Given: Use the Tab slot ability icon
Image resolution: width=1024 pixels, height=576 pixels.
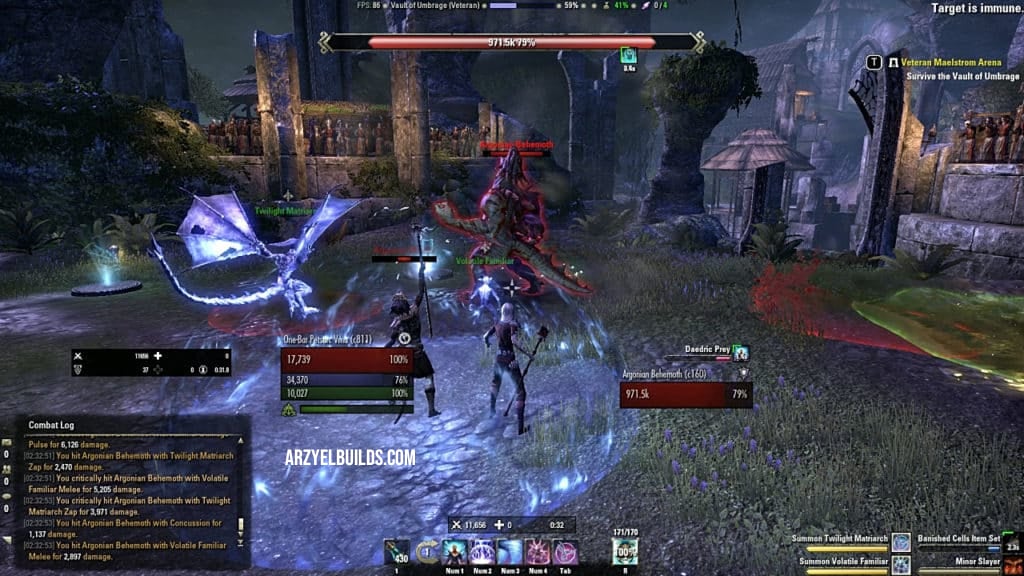Looking at the screenshot, I should tap(566, 551).
